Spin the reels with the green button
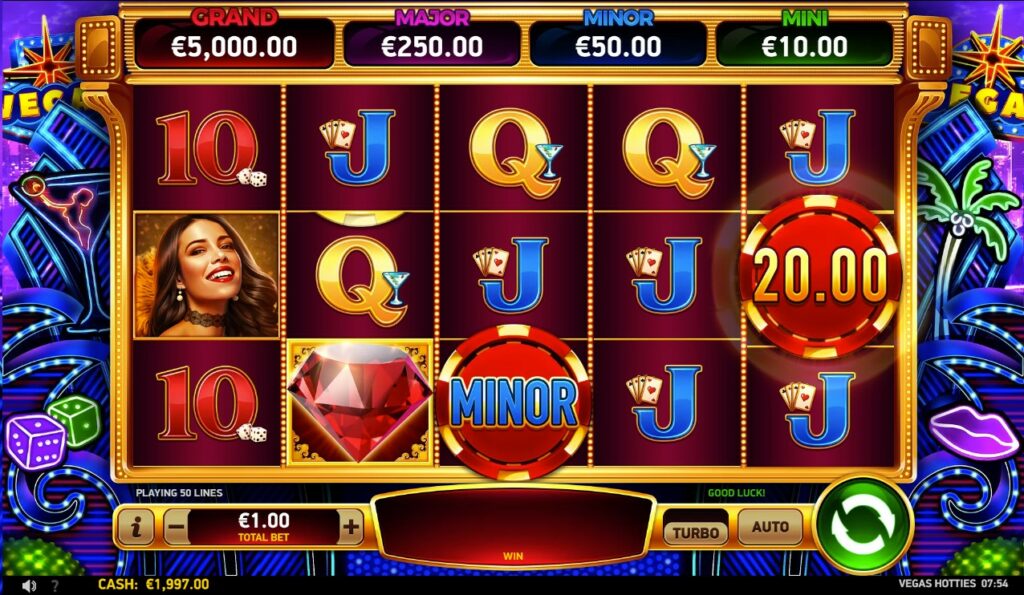 pos(862,525)
